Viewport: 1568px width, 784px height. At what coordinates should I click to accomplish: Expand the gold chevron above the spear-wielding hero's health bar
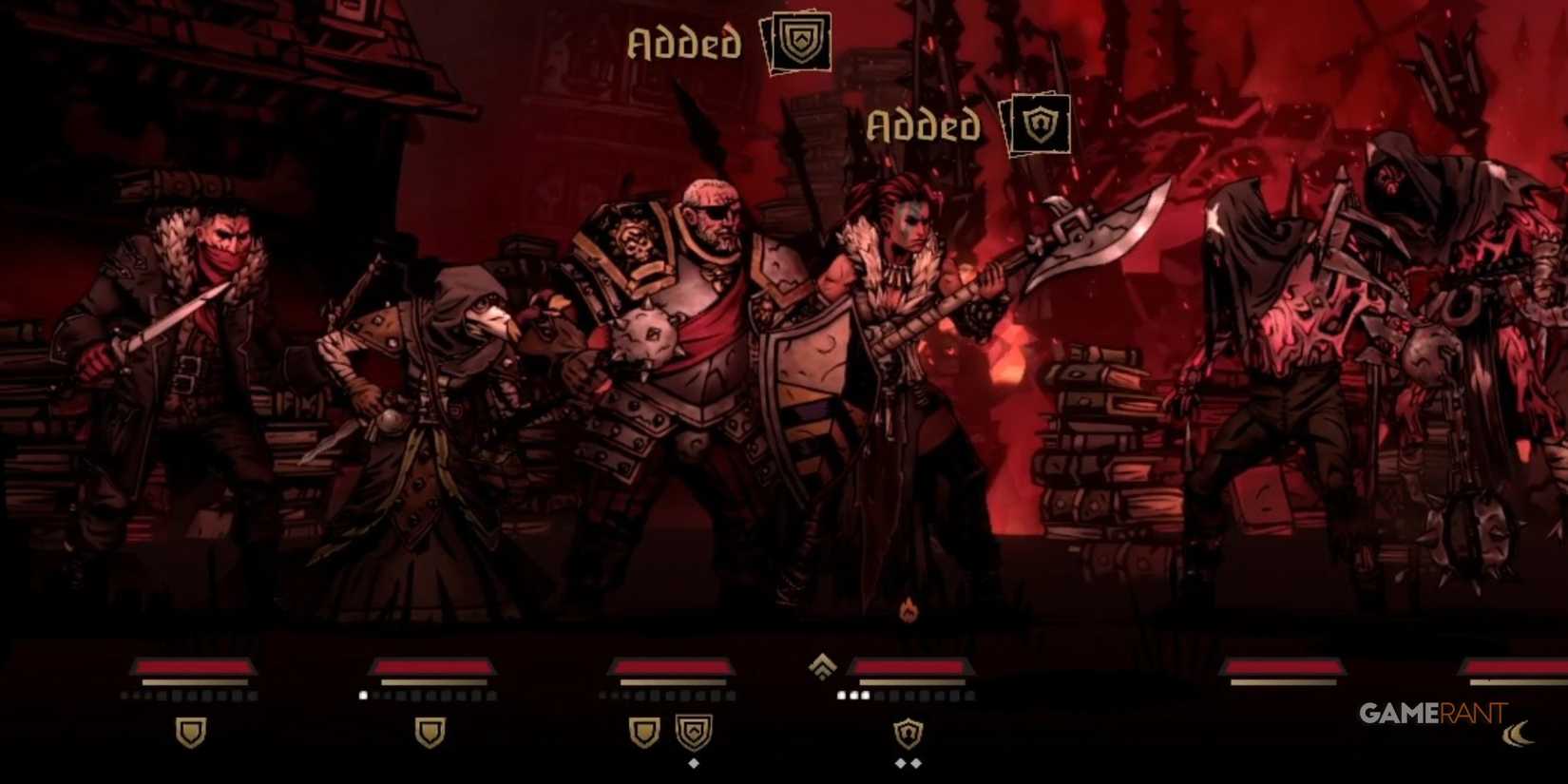(x=821, y=666)
